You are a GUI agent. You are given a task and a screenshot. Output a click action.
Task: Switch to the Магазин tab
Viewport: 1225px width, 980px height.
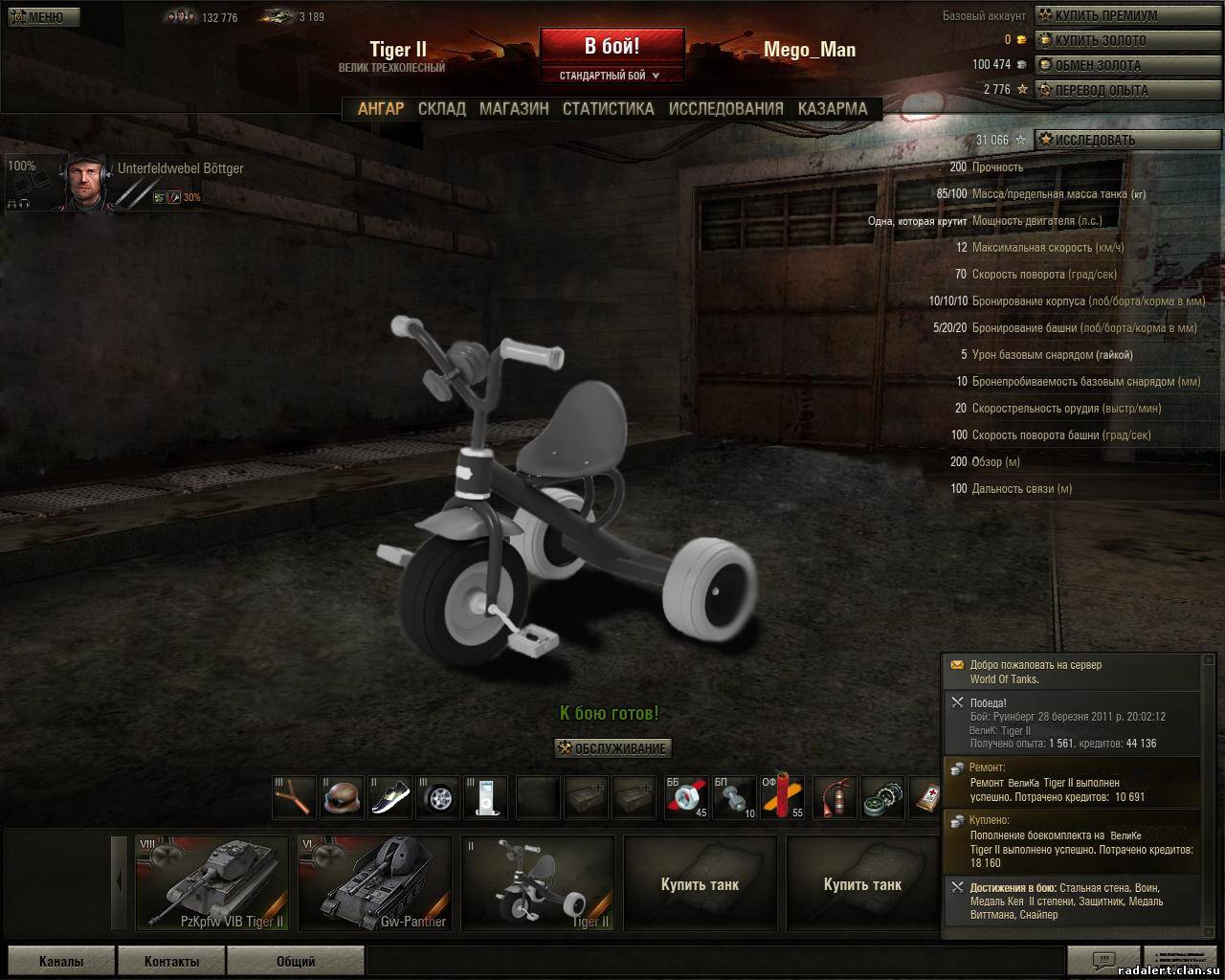[x=514, y=109]
